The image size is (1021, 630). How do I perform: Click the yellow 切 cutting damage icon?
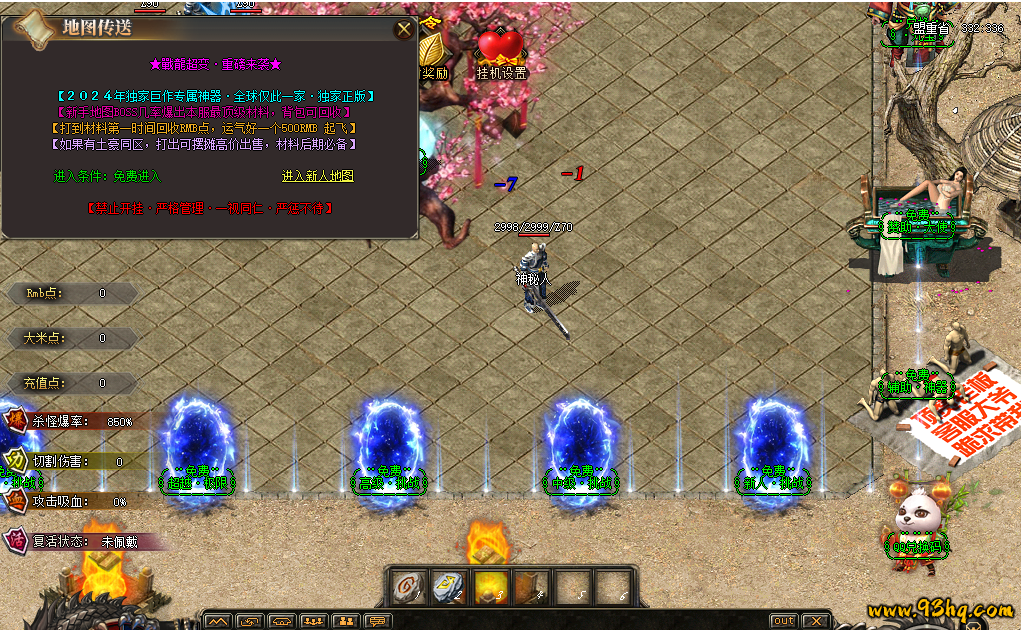(x=17, y=461)
